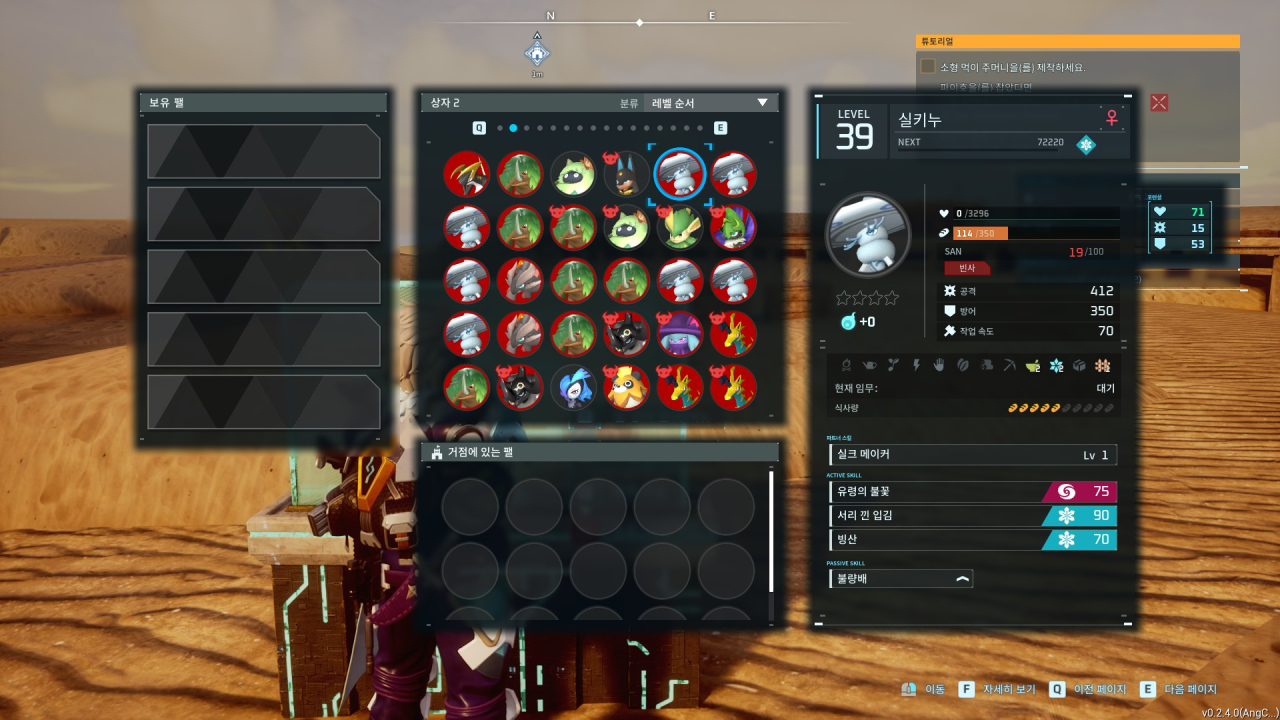Select the 빙산 active skill row
This screenshot has height=720, width=1280.
coord(972,540)
